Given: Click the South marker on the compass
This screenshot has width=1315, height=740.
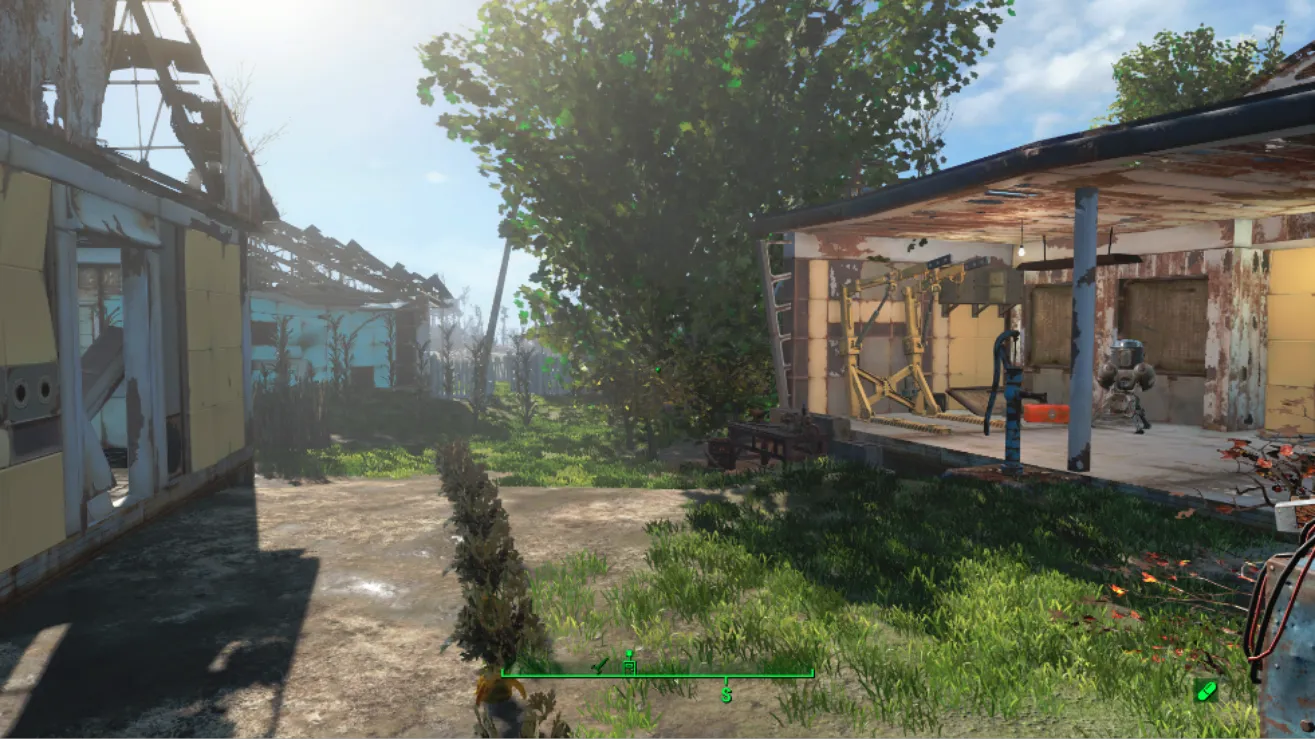Looking at the screenshot, I should coord(726,692).
